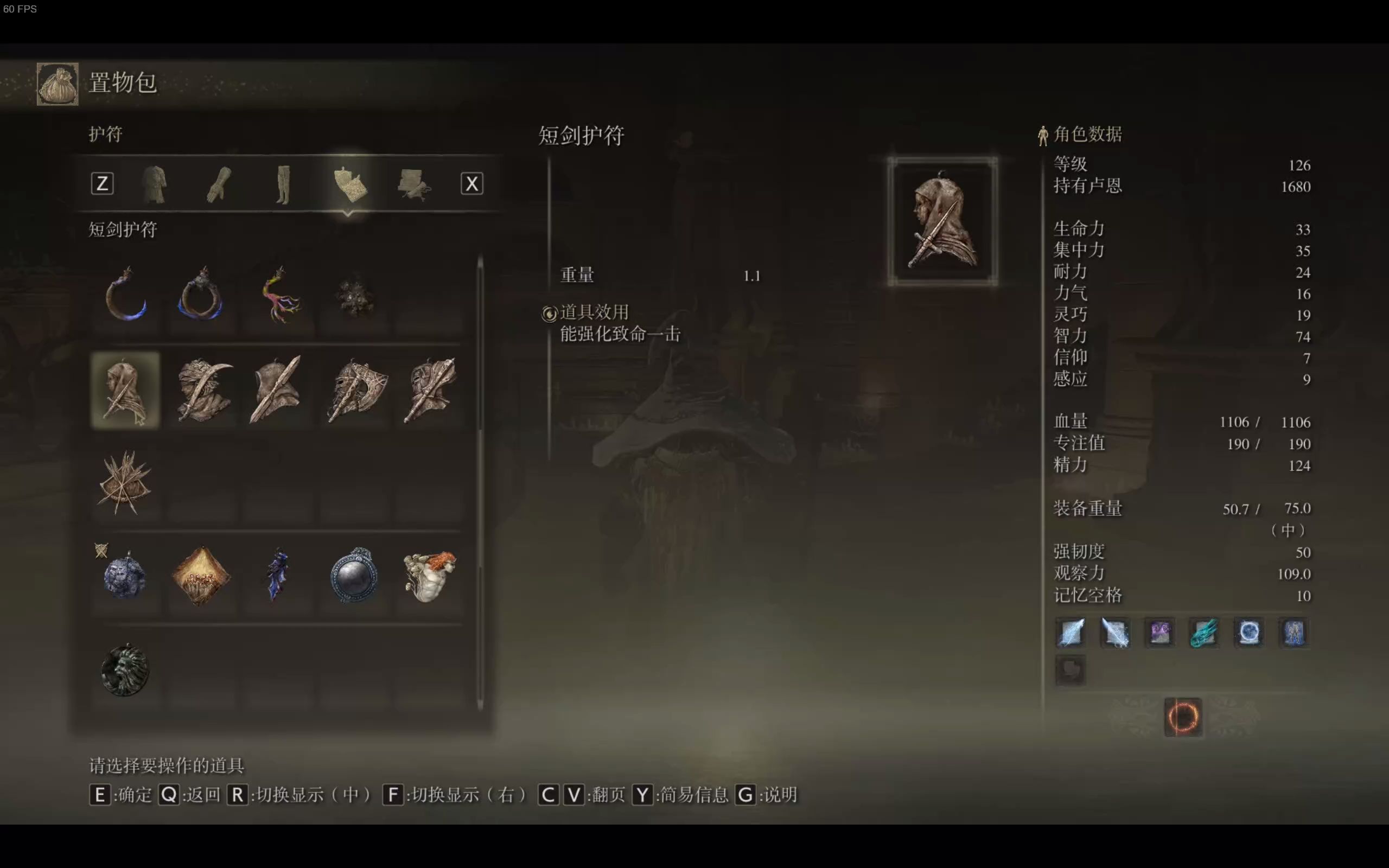Switch to the gauntlets category tab
The image size is (1389, 868).
click(x=218, y=183)
